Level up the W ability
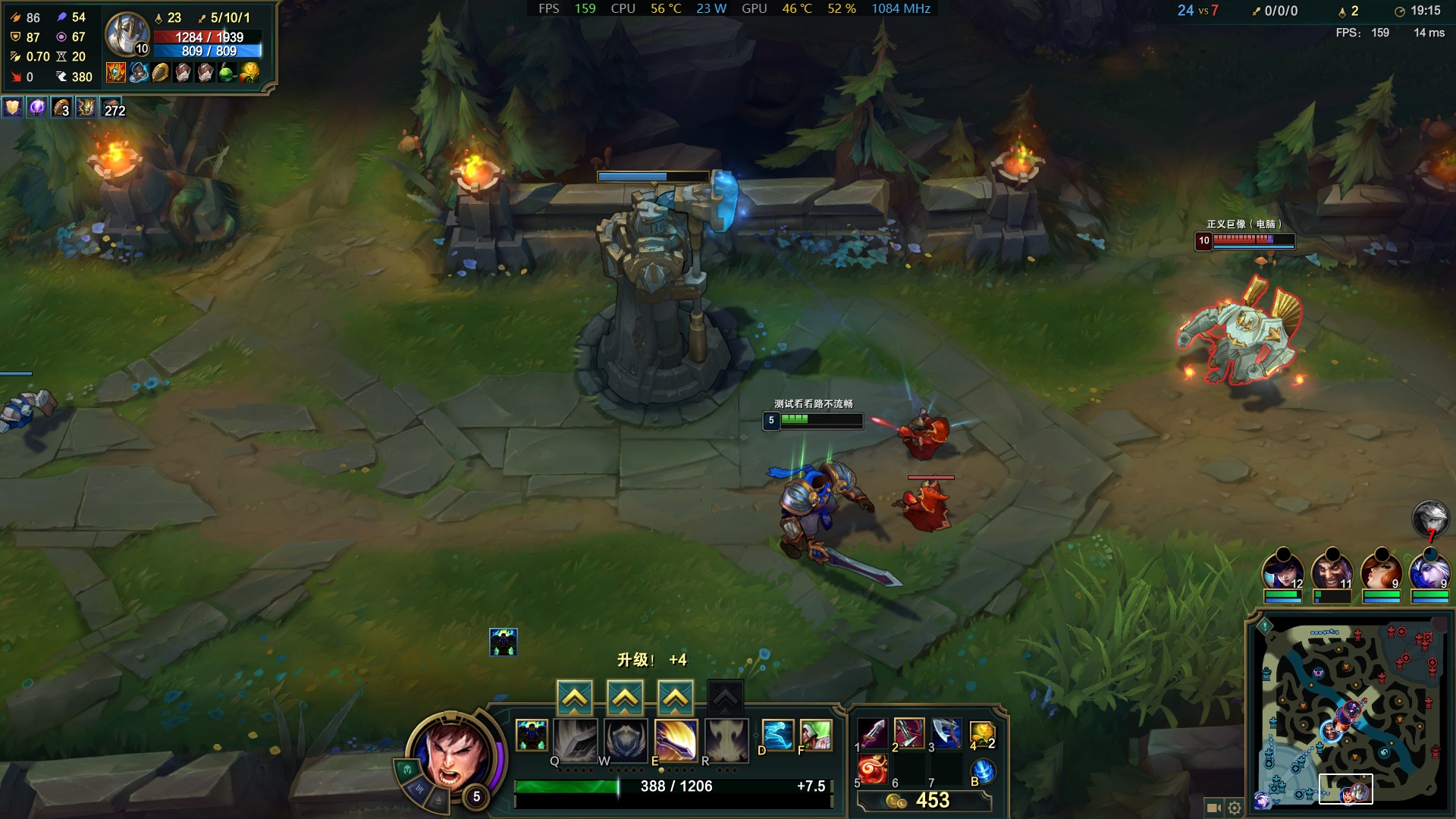Image resolution: width=1456 pixels, height=819 pixels. (625, 698)
